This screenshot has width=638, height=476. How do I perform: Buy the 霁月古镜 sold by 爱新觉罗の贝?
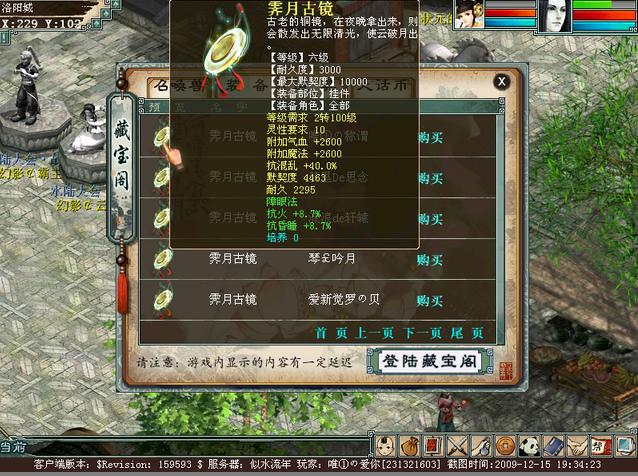[x=430, y=300]
